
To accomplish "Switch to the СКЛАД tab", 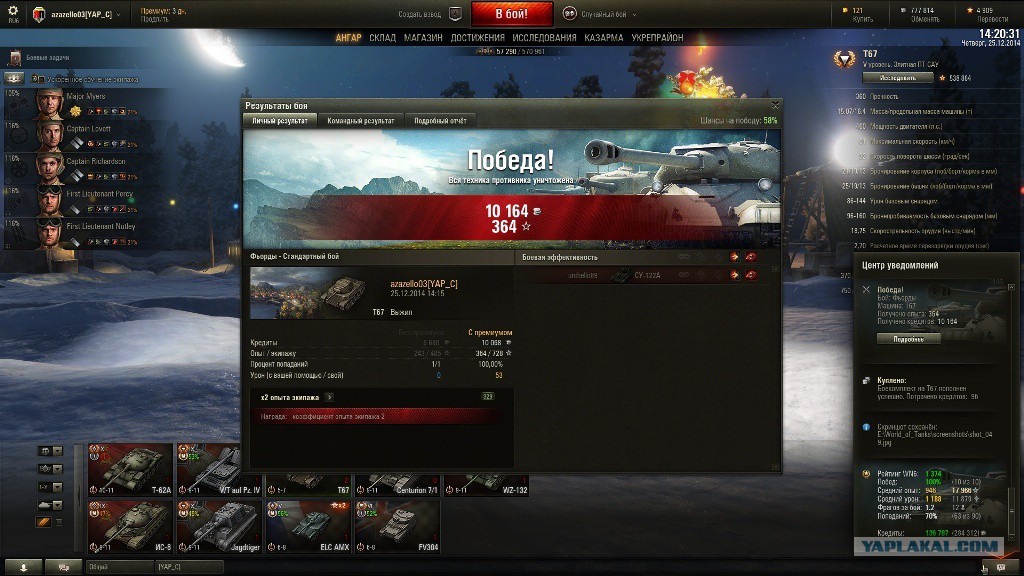I will pyautogui.click(x=382, y=37).
